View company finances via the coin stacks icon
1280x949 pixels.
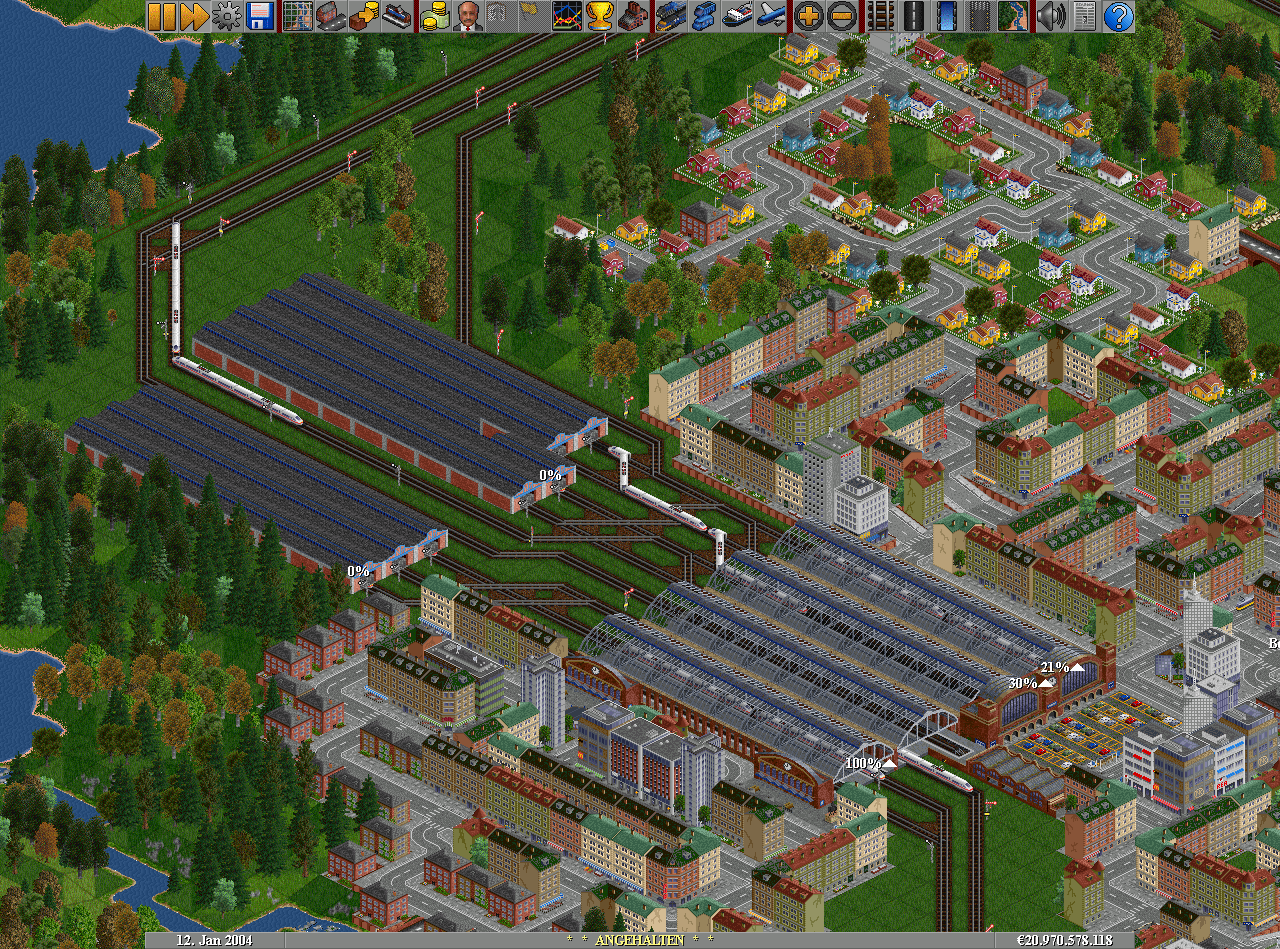tap(434, 15)
